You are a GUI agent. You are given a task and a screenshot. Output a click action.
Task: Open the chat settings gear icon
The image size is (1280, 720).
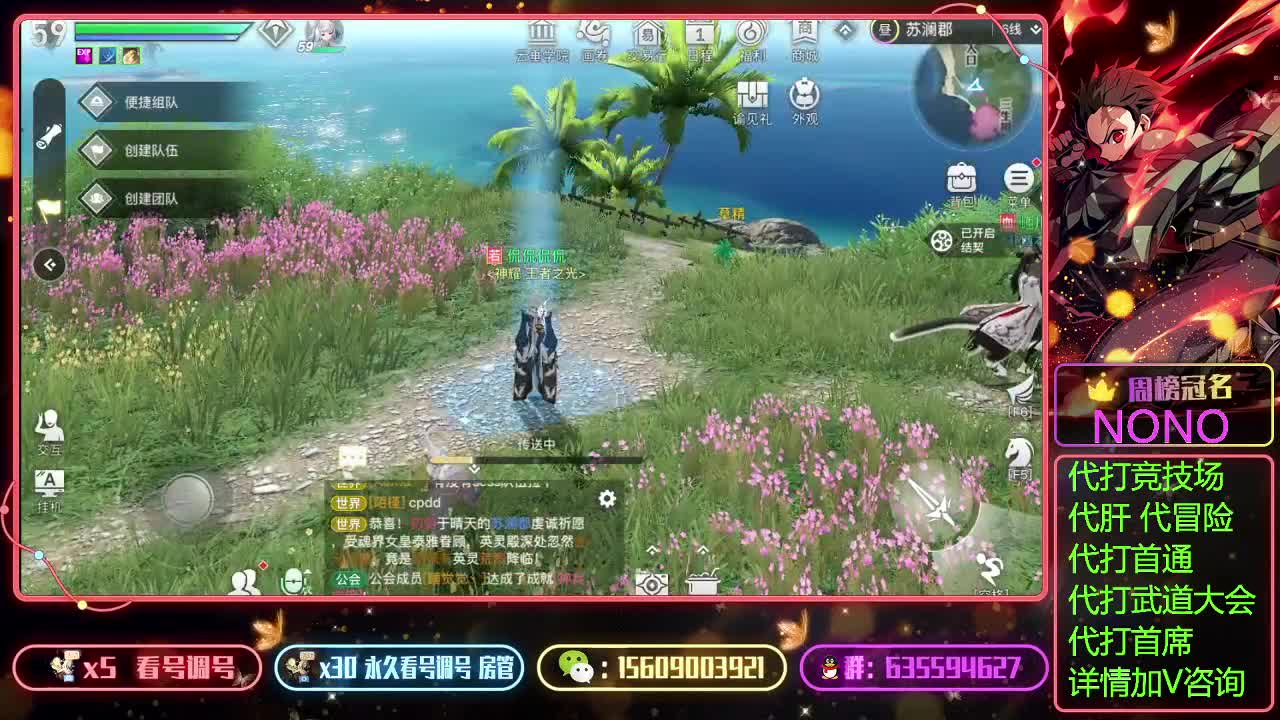[x=606, y=500]
